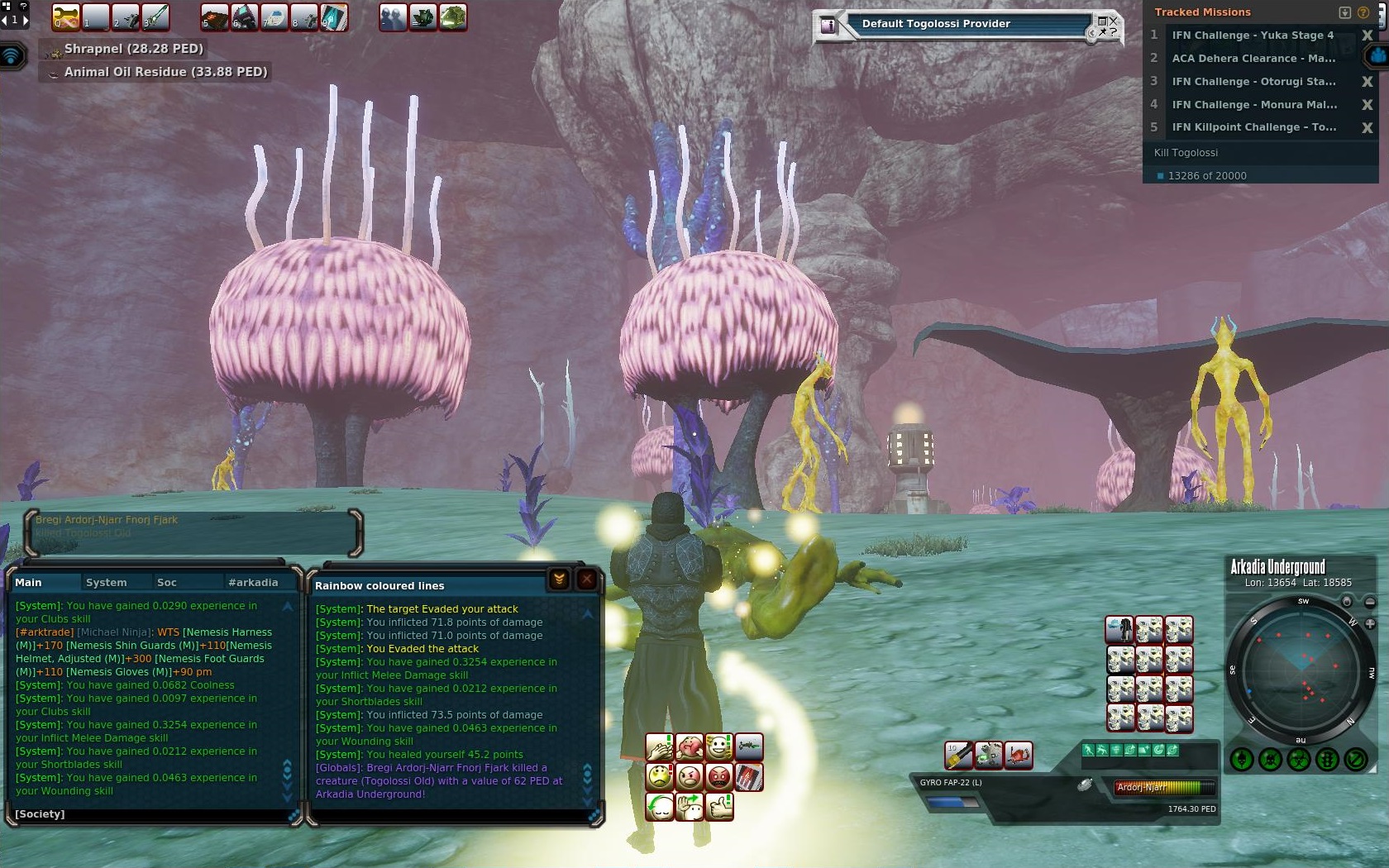Activate the hotbar slot 5 item
Viewport: 1389px width, 868px height.
pyautogui.click(x=215, y=17)
